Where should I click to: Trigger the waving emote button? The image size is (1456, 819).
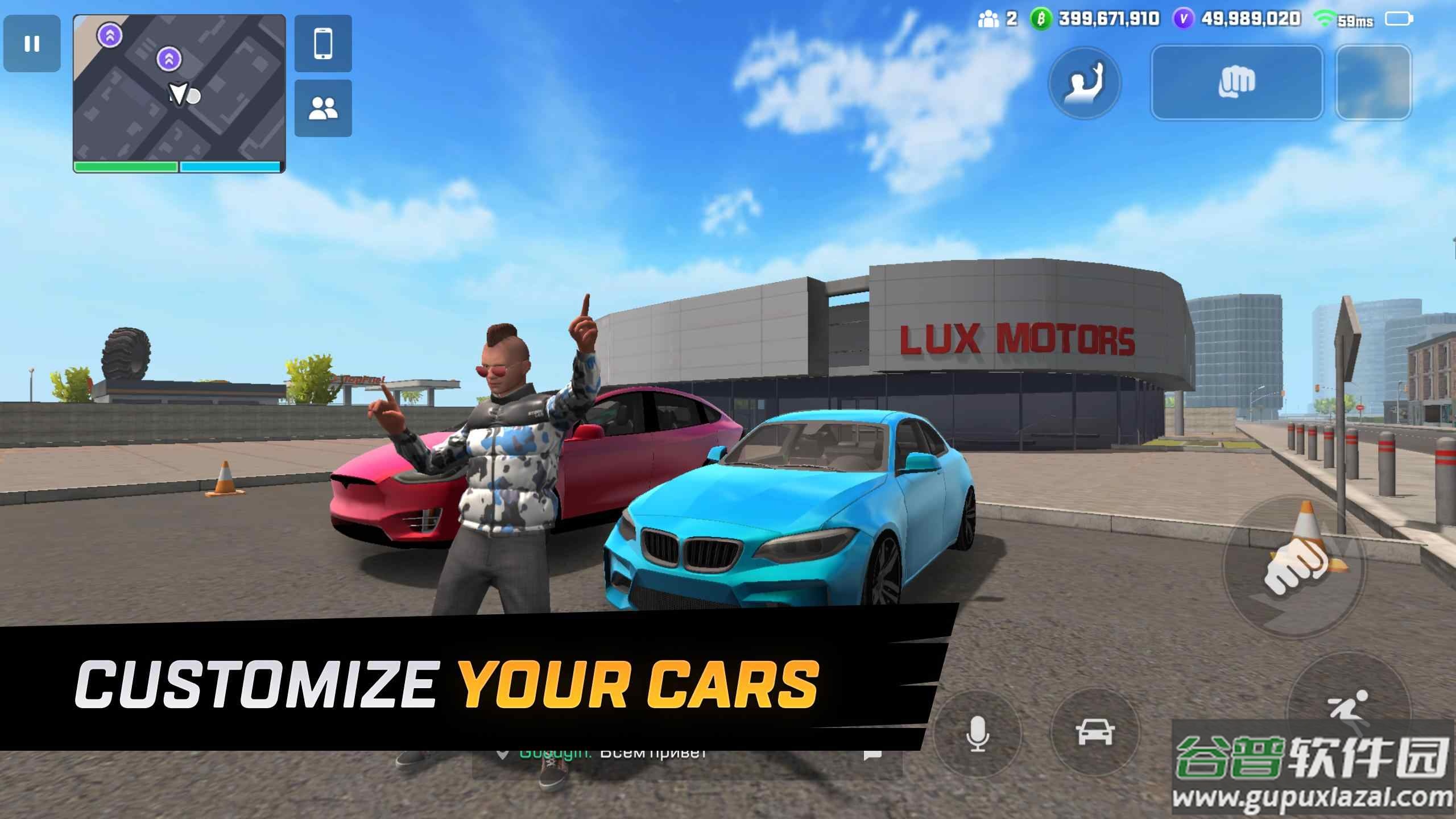click(1084, 83)
